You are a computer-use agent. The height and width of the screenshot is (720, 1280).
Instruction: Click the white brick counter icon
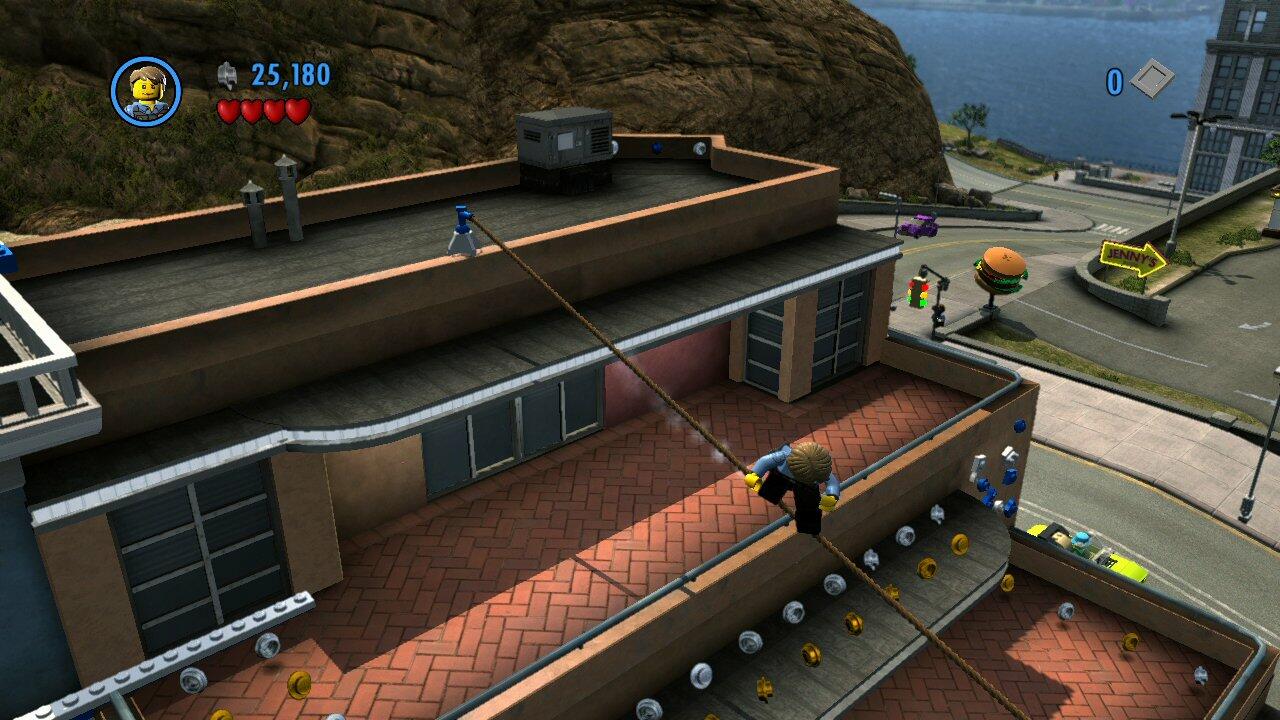pos(1153,78)
